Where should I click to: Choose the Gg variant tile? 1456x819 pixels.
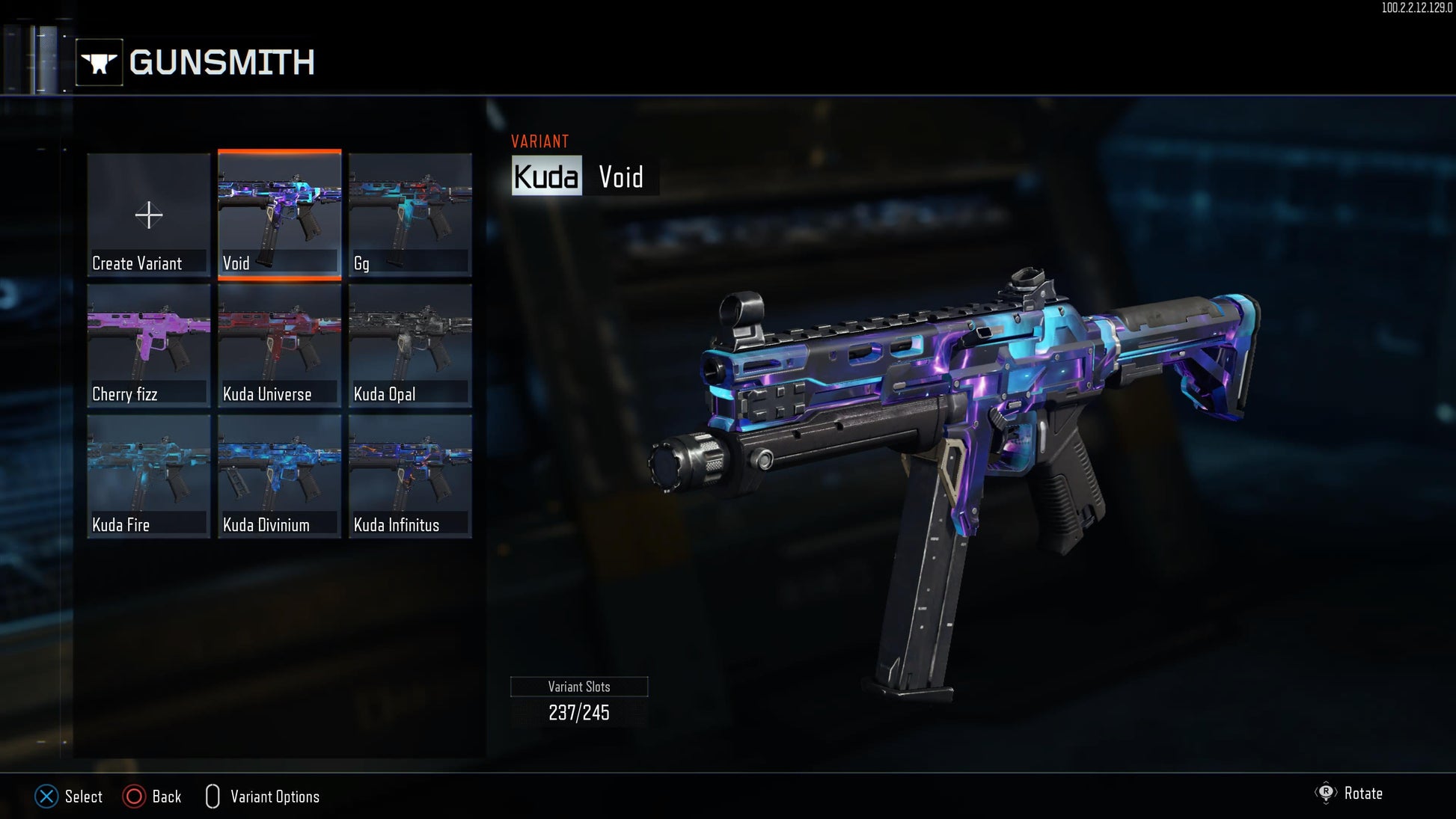point(410,215)
